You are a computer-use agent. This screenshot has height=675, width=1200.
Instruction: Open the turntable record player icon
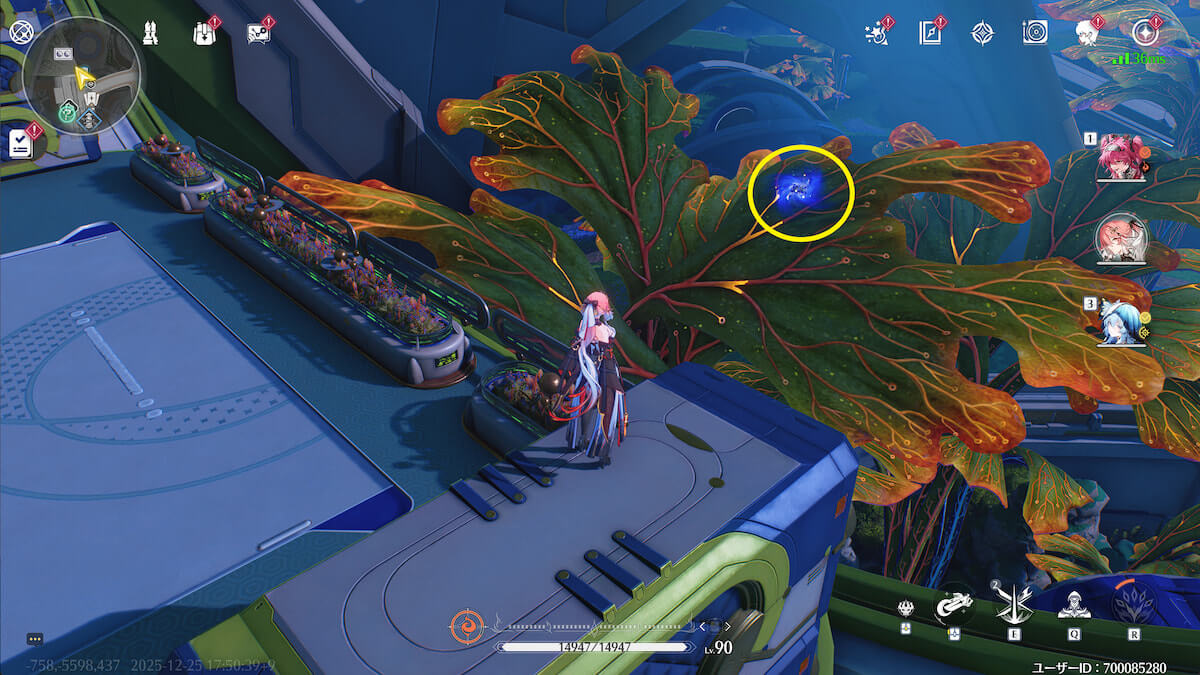point(1035,33)
